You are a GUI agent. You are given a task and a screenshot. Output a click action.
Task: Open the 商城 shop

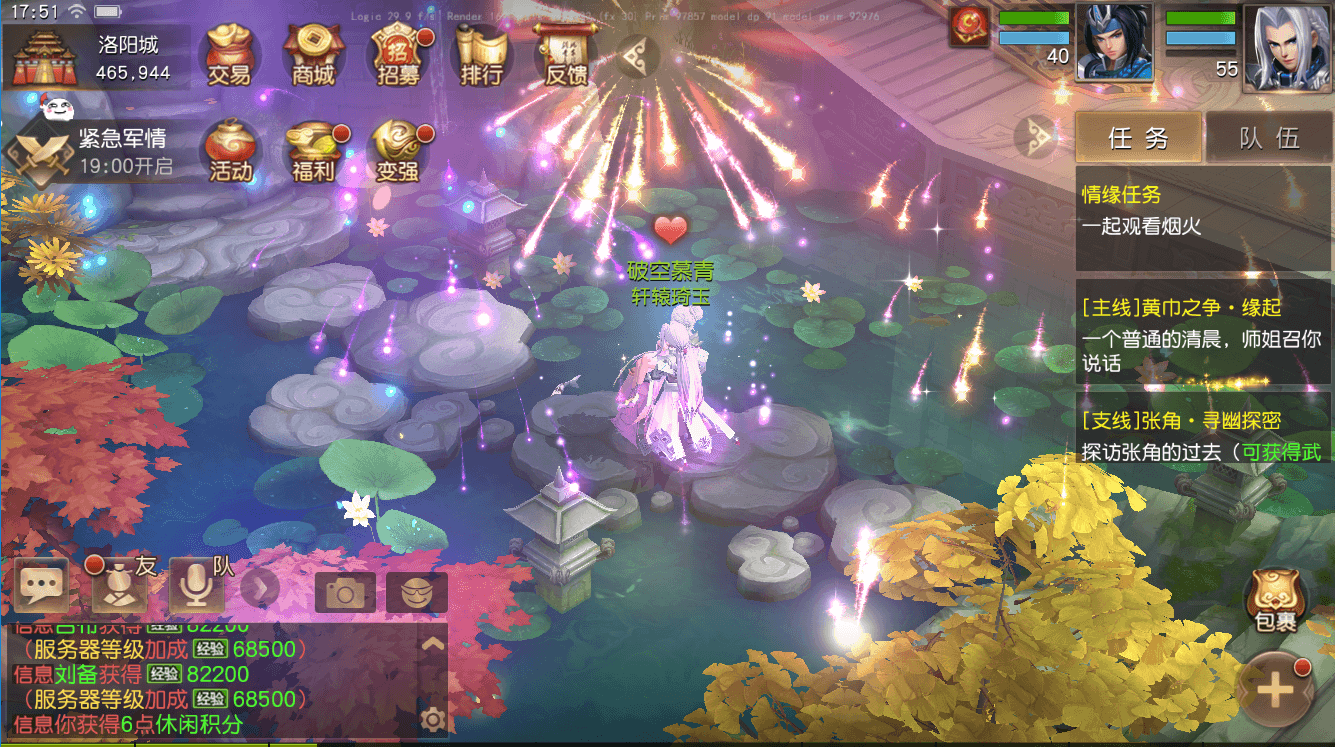(313, 54)
